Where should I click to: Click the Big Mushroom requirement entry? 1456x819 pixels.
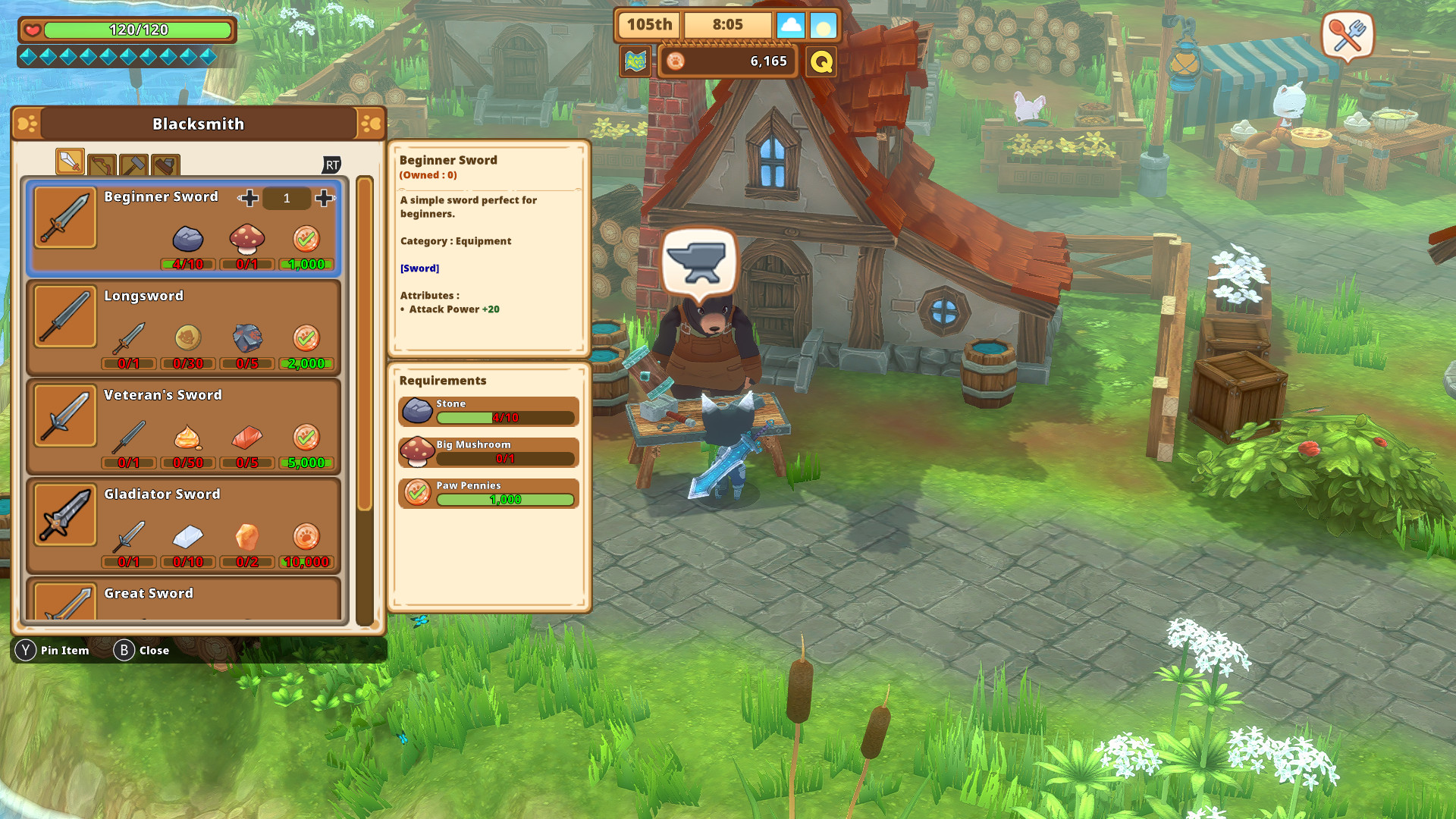coord(488,451)
